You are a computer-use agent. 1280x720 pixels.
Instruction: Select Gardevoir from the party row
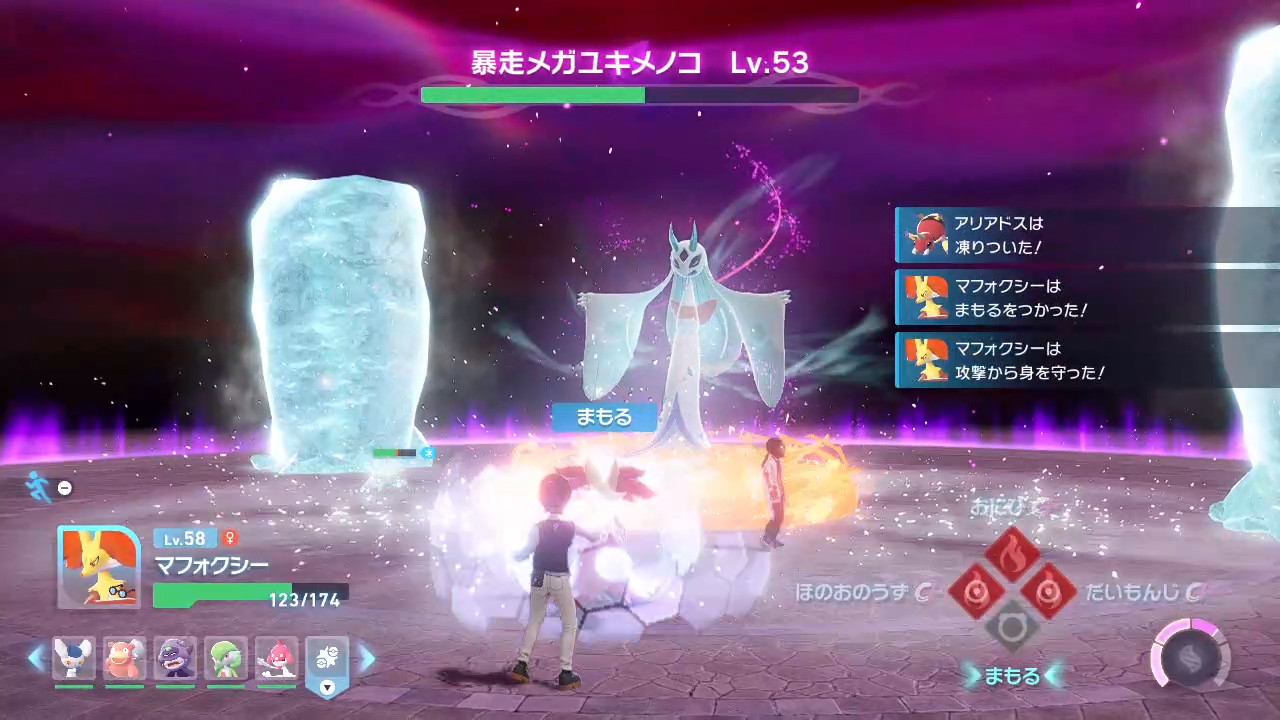tap(226, 659)
